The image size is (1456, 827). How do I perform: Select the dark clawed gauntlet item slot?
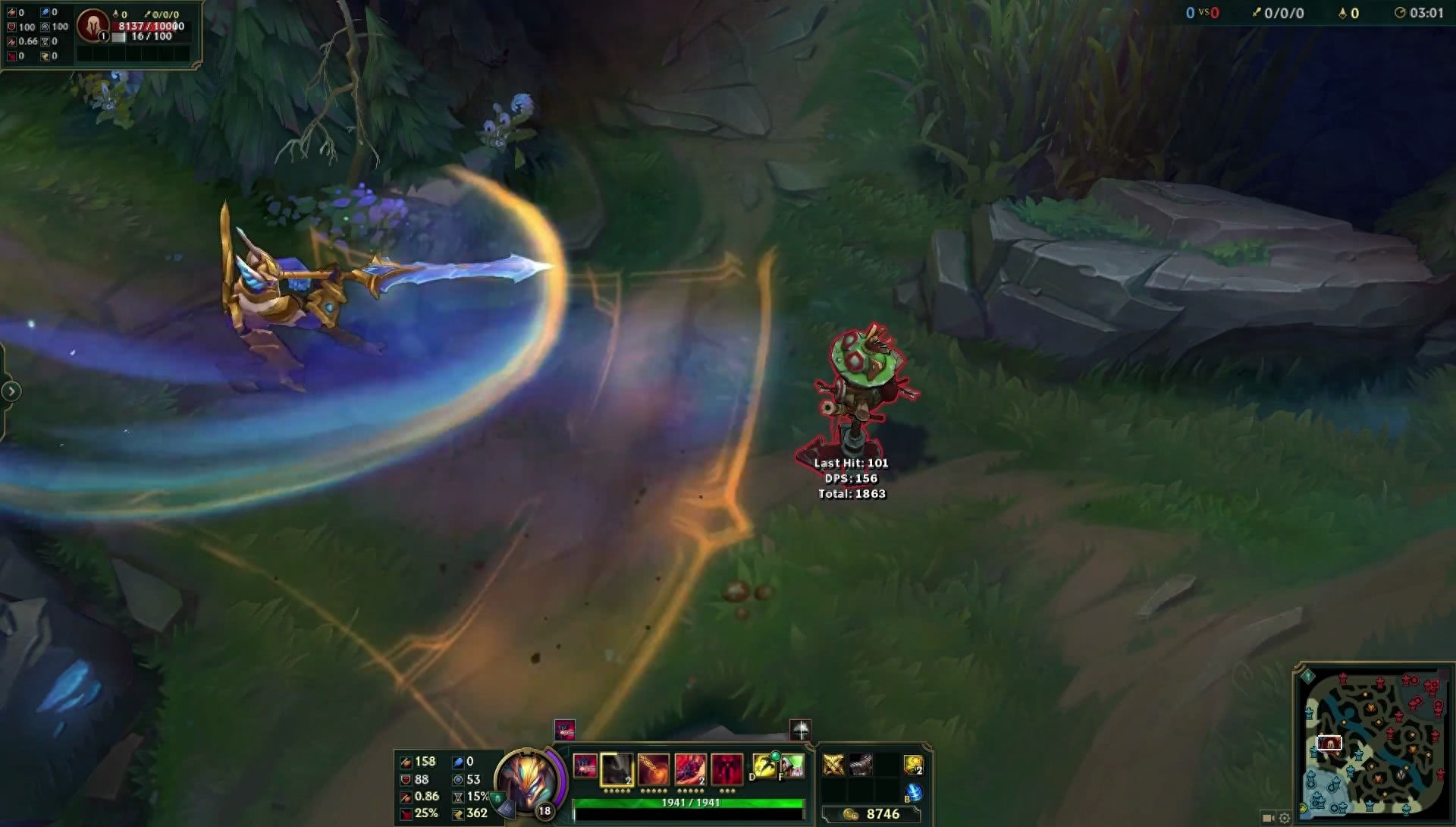[x=860, y=765]
